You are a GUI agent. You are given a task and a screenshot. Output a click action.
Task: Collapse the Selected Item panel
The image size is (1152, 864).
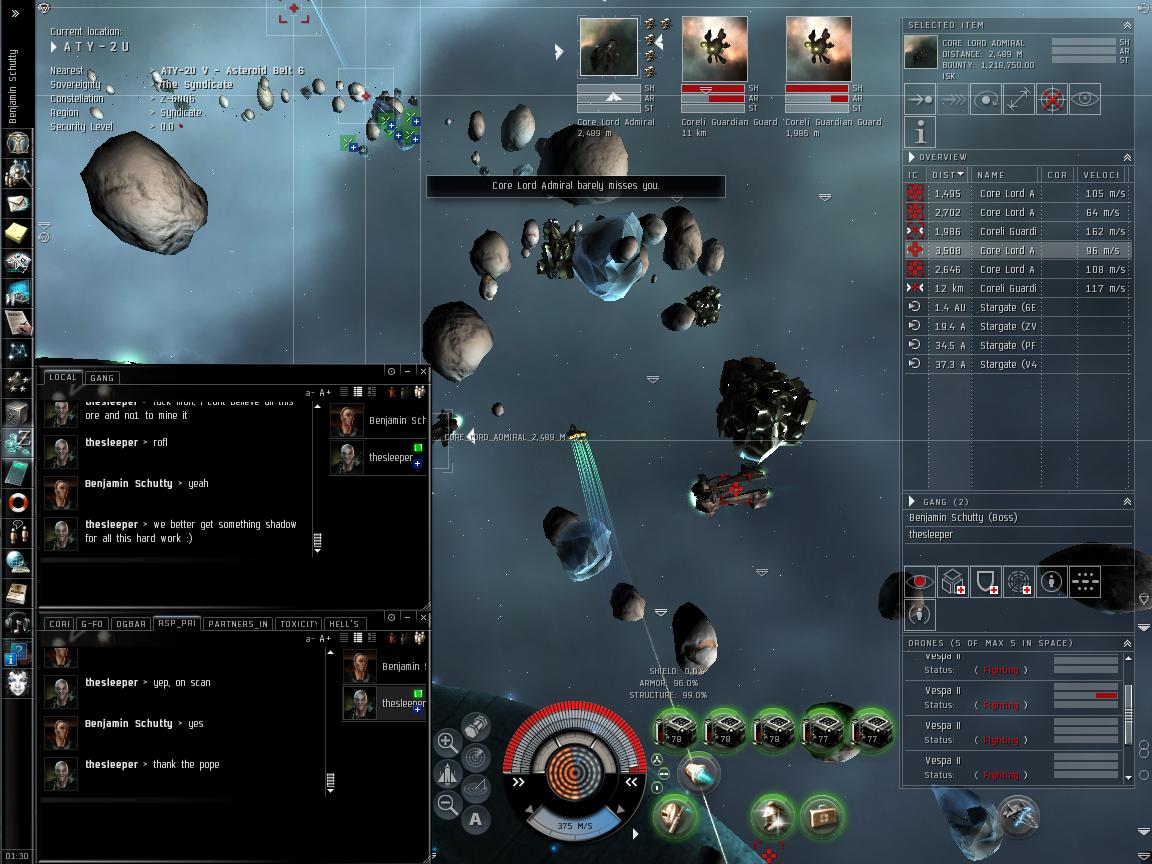coord(1127,25)
